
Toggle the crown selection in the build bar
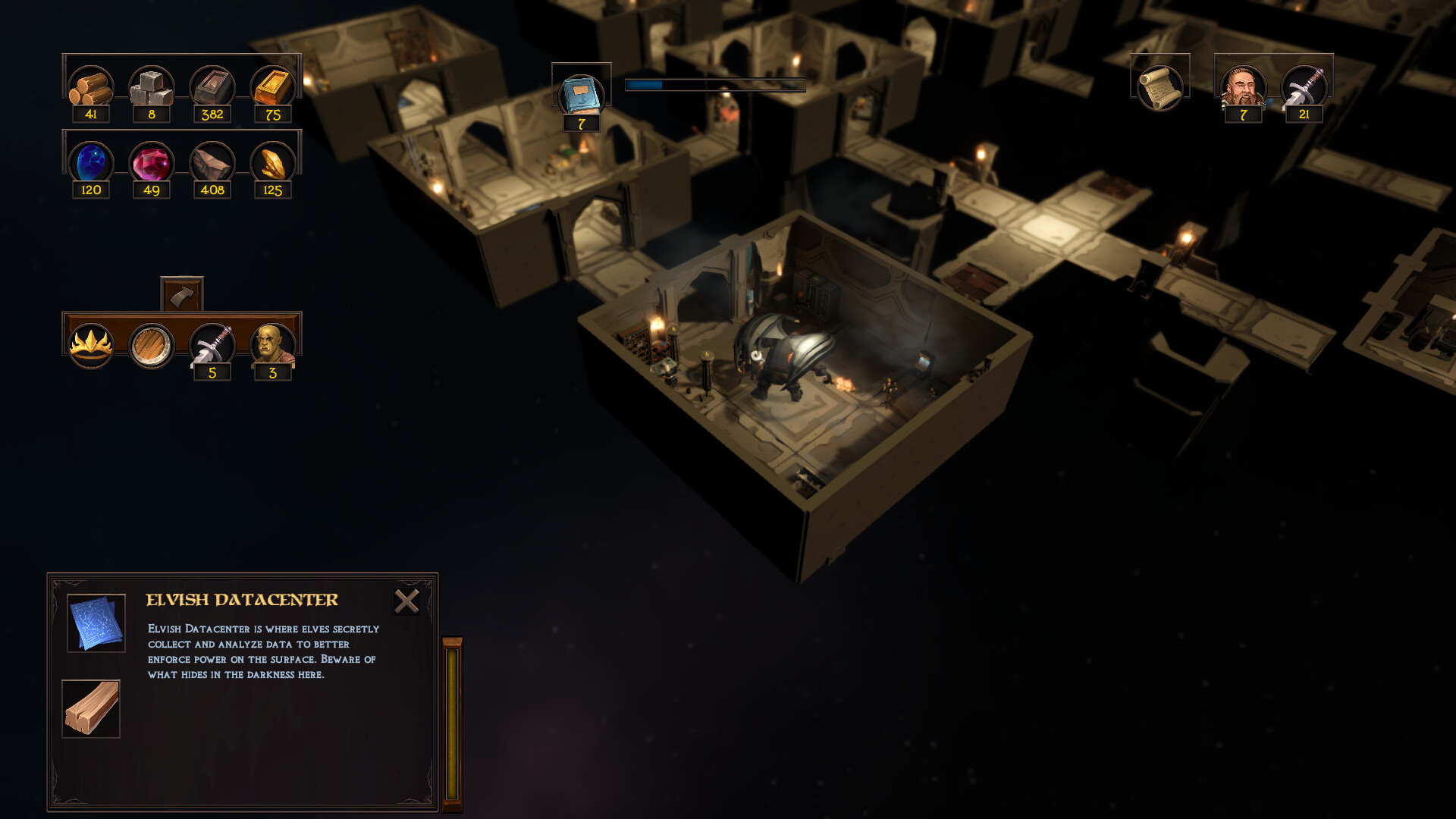tap(91, 344)
